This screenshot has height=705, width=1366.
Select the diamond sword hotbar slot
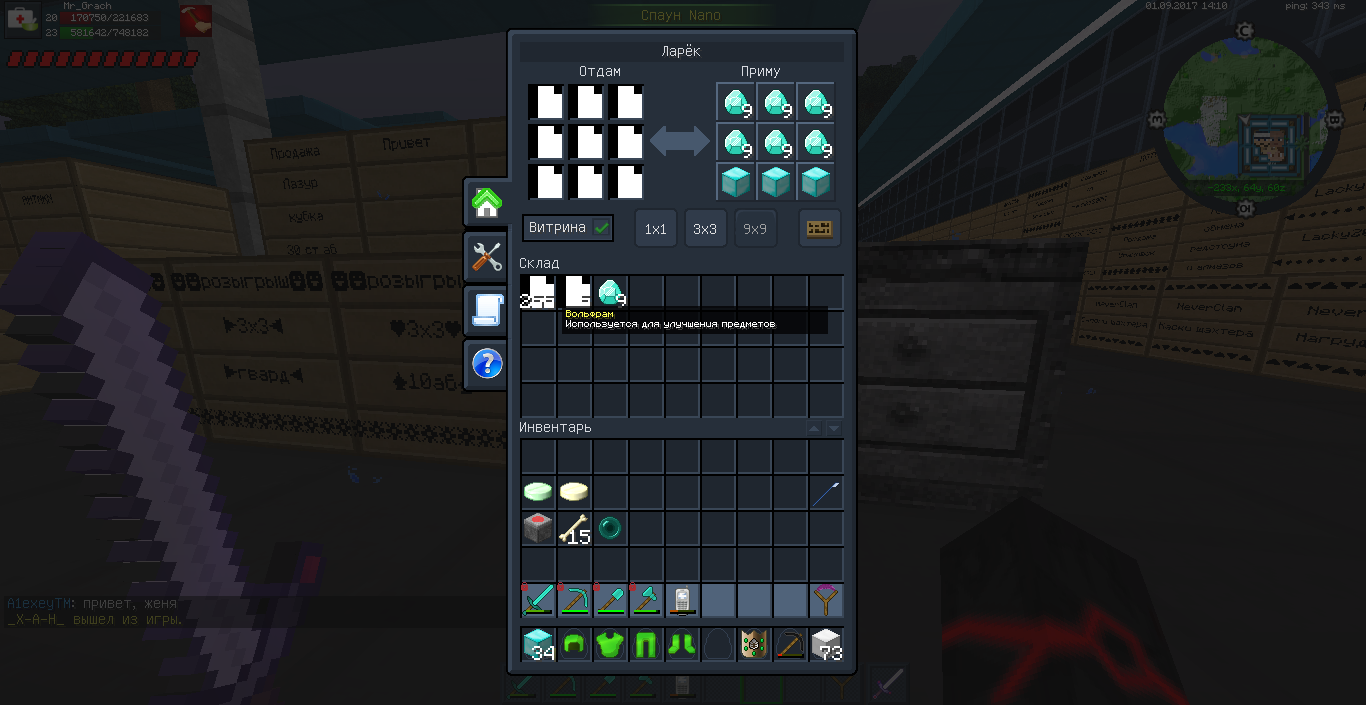[x=538, y=601]
